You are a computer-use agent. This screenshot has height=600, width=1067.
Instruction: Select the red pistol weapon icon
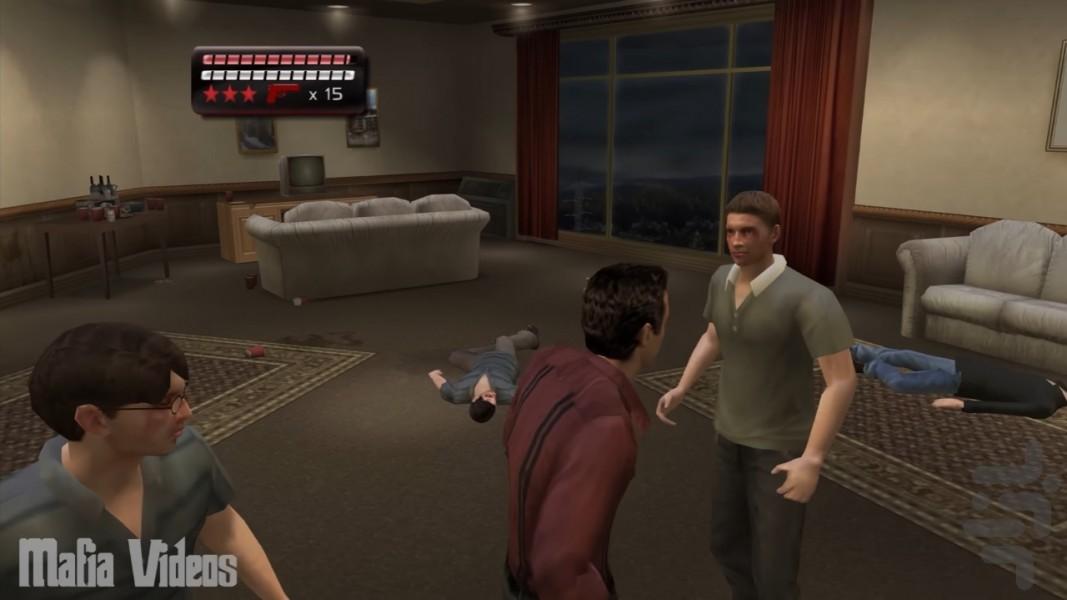click(x=282, y=94)
